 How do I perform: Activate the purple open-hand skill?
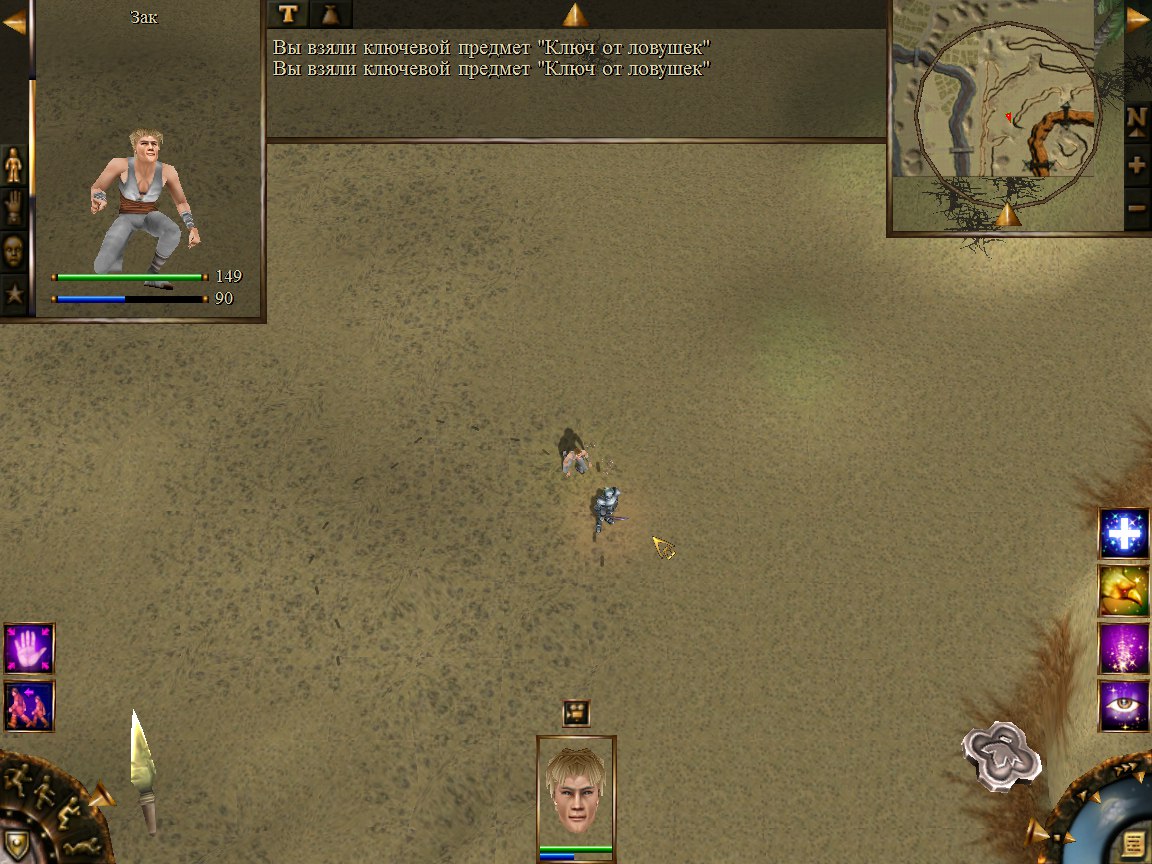pos(29,649)
